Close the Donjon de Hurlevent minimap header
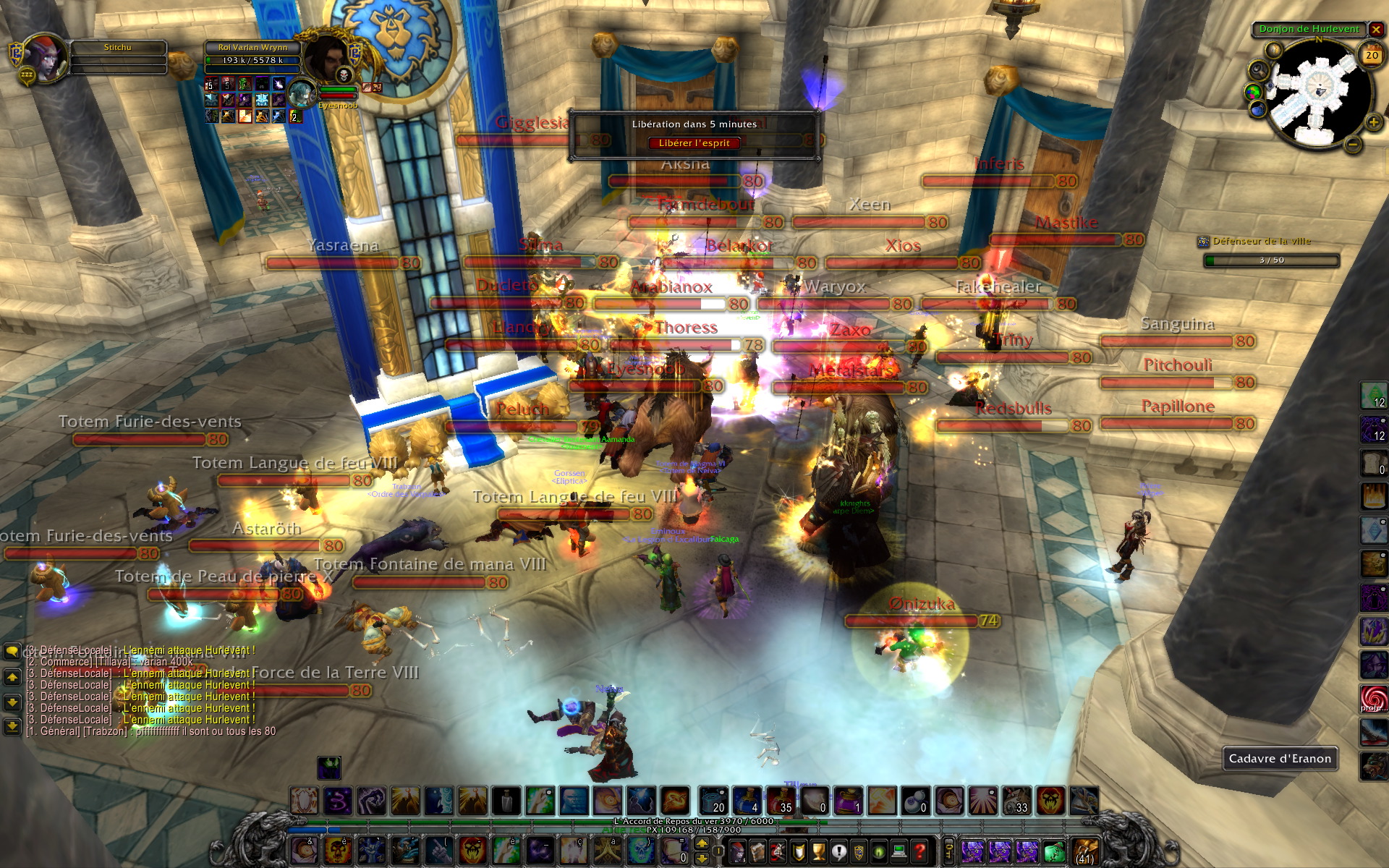 [1376, 30]
